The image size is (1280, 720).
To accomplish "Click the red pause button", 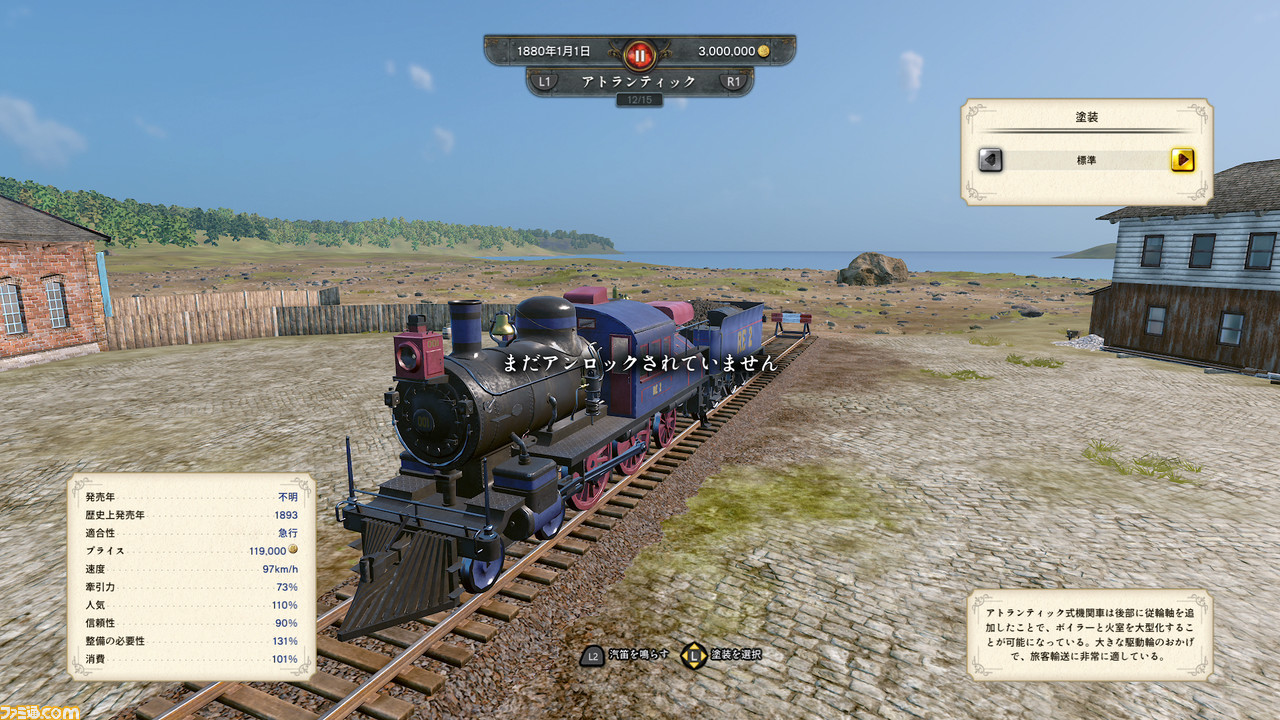I will 639,53.
